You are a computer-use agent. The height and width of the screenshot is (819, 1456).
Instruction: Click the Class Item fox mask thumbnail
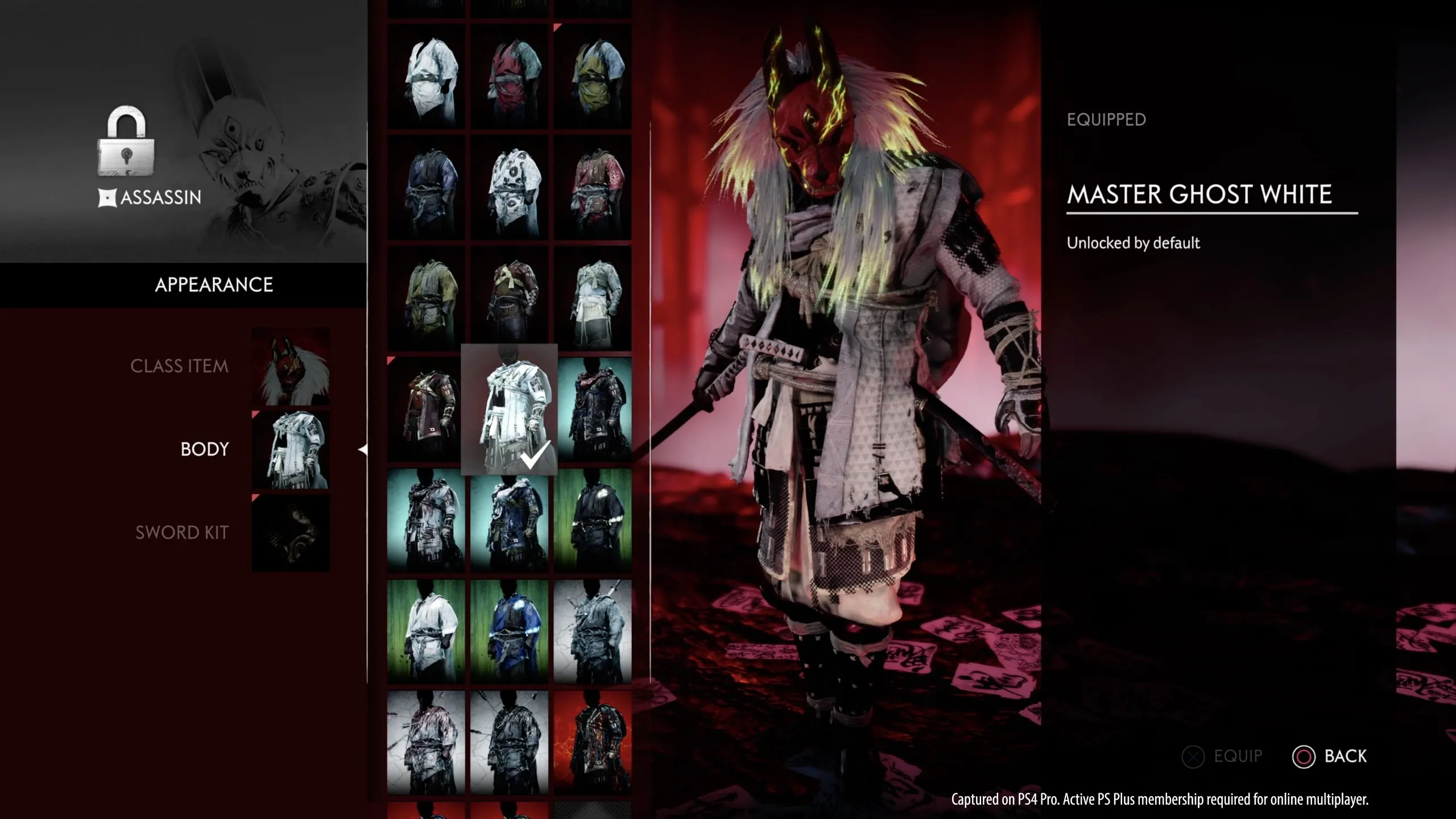click(x=291, y=366)
